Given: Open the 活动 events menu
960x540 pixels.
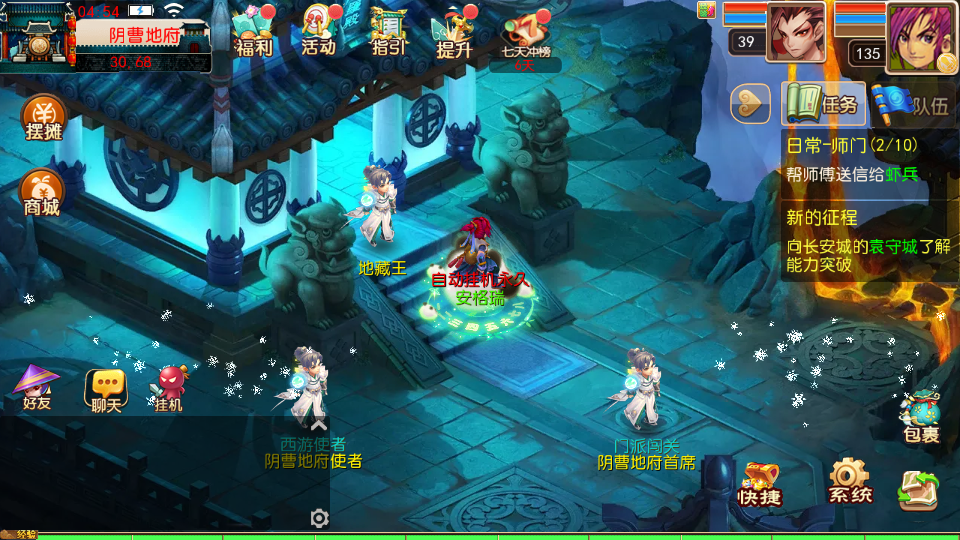Looking at the screenshot, I should (319, 31).
